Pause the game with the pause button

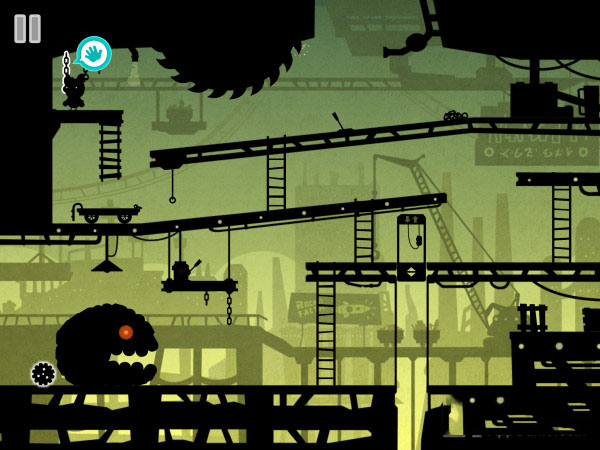[x=28, y=28]
